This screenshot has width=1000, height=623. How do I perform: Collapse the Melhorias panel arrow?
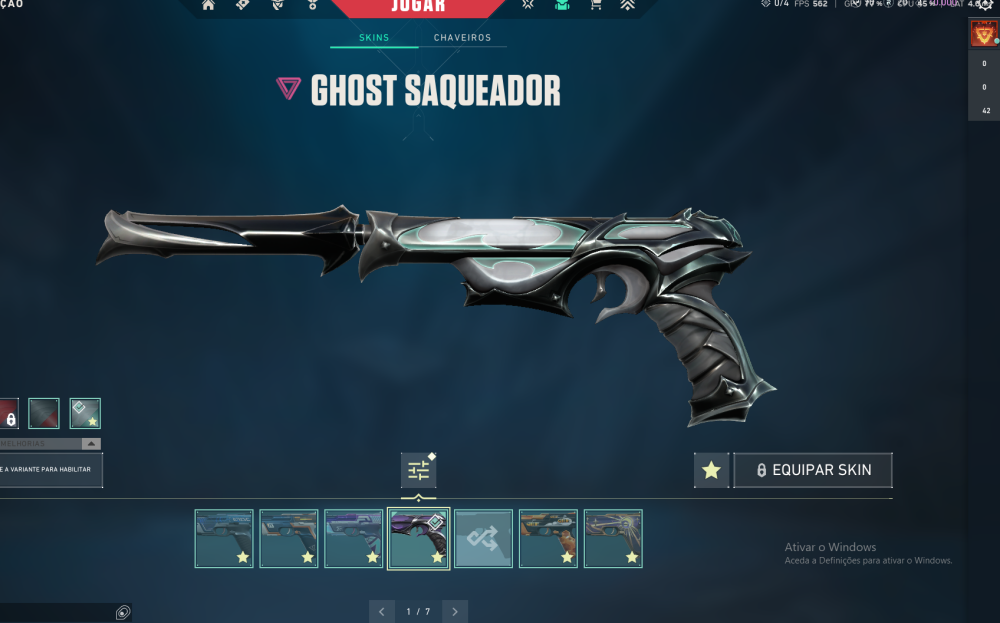point(91,443)
